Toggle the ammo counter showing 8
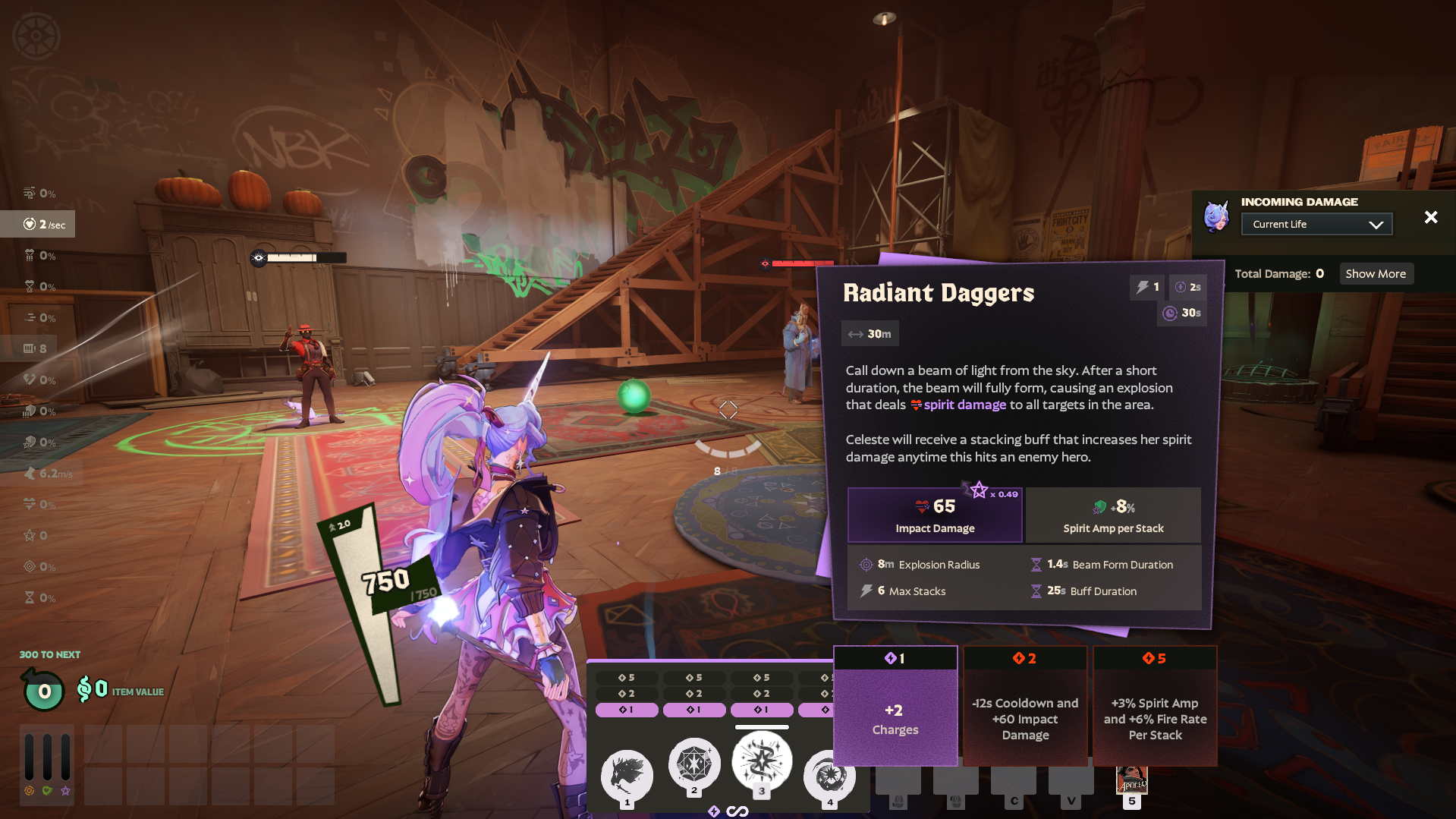Image resolution: width=1456 pixels, height=819 pixels. click(33, 348)
